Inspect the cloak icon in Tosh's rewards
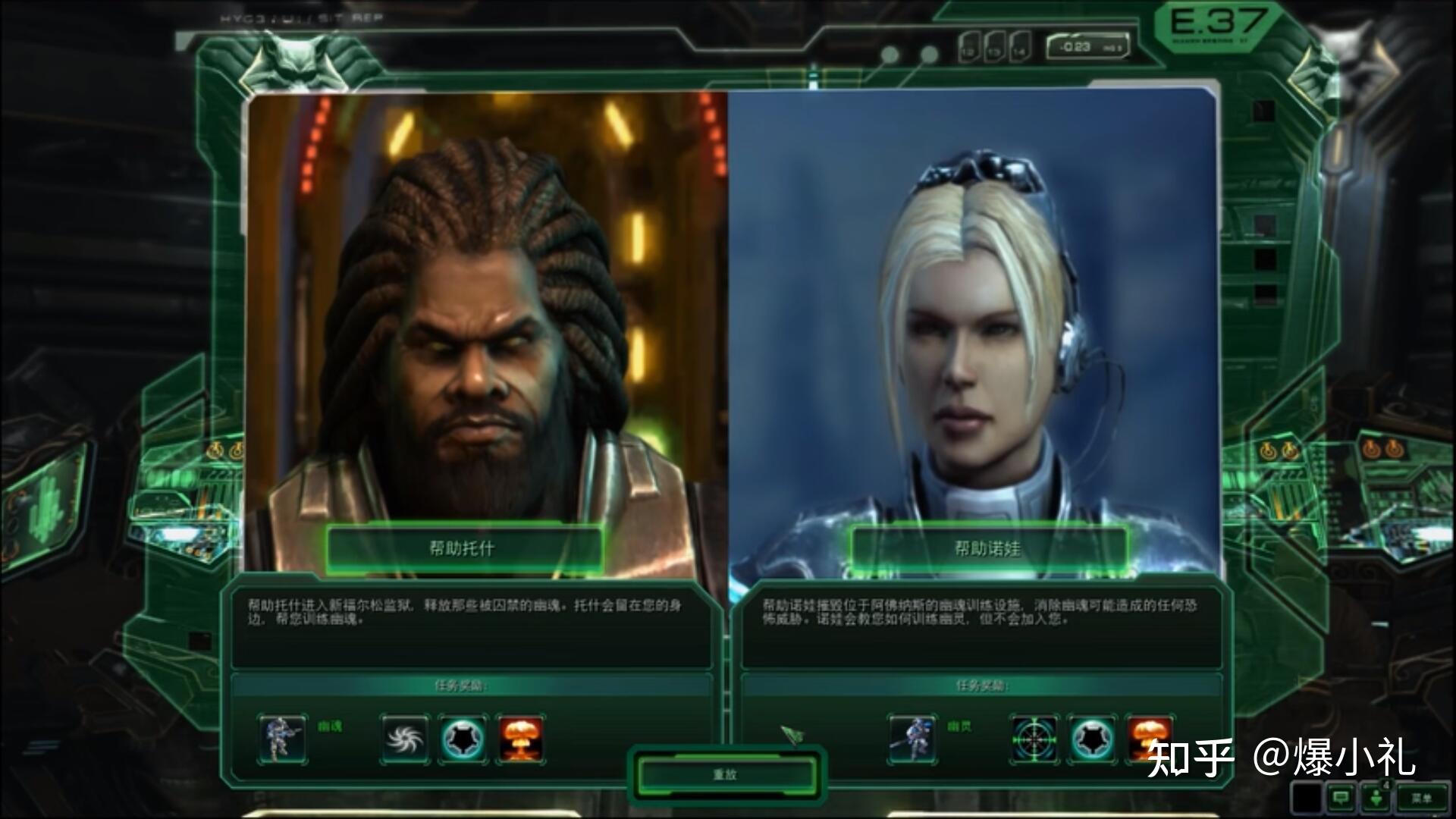This screenshot has width=1456, height=819. click(x=463, y=738)
